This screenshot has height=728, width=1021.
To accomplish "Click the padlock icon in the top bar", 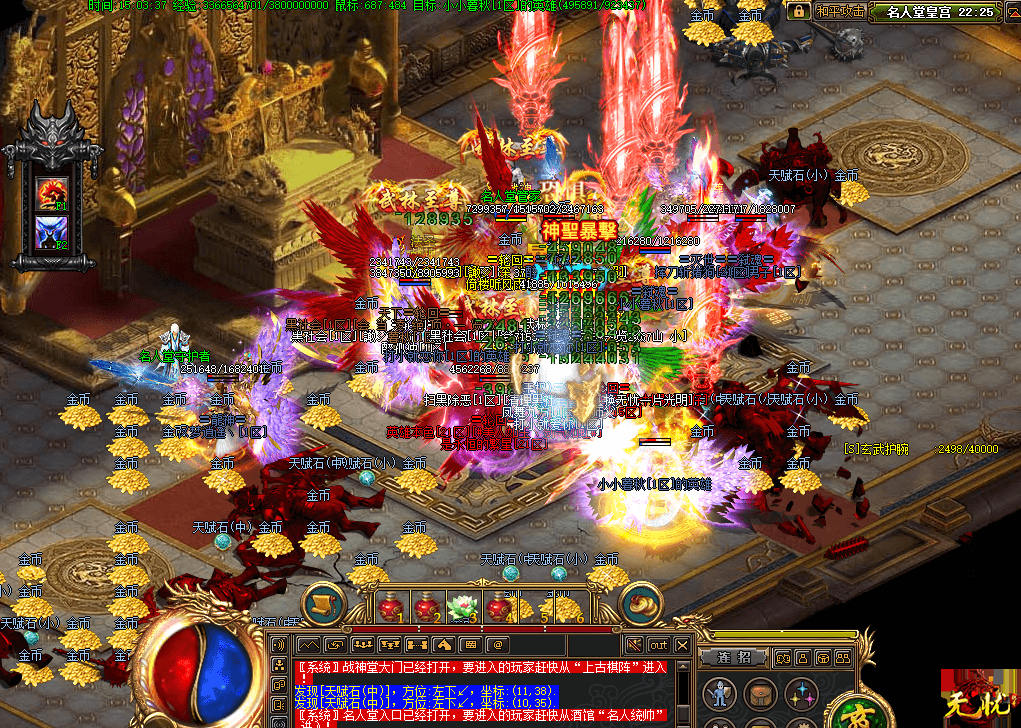I will pyautogui.click(x=799, y=11).
